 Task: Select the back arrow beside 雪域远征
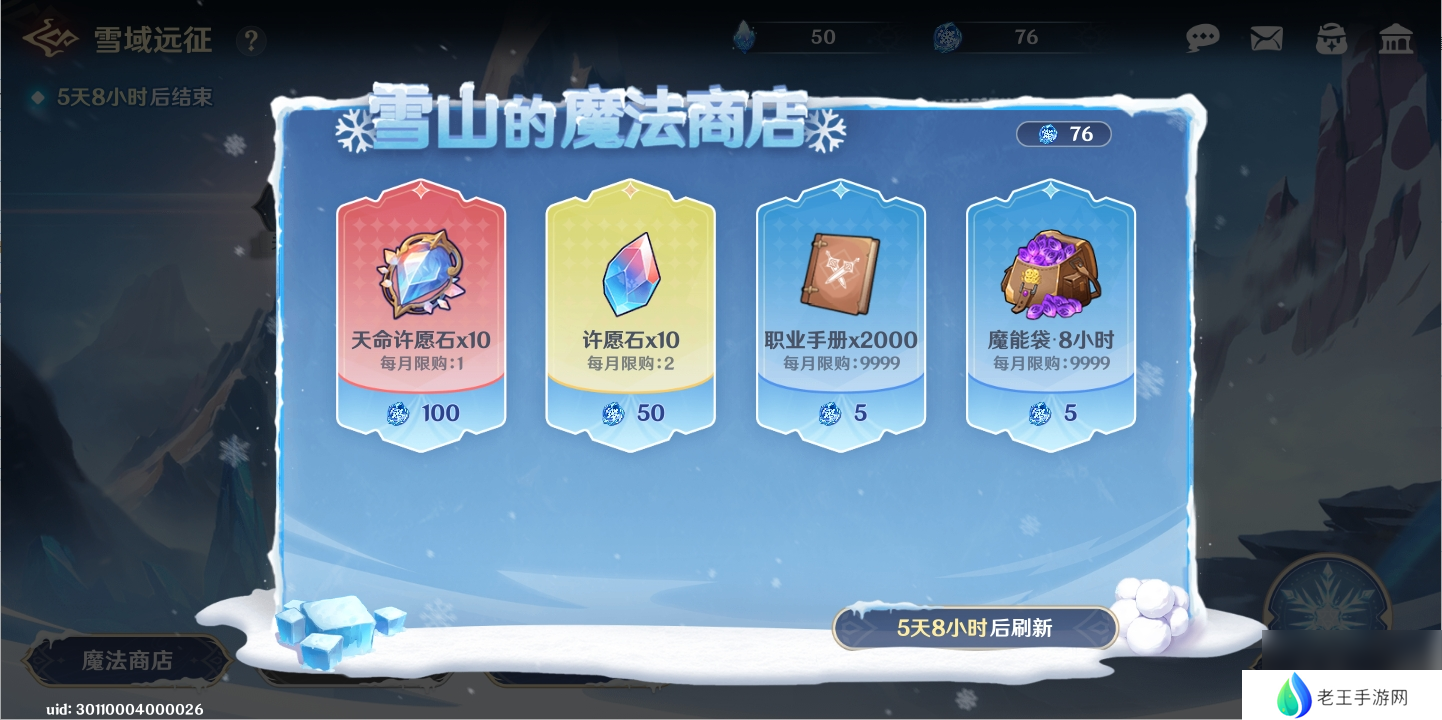click(x=50, y=38)
